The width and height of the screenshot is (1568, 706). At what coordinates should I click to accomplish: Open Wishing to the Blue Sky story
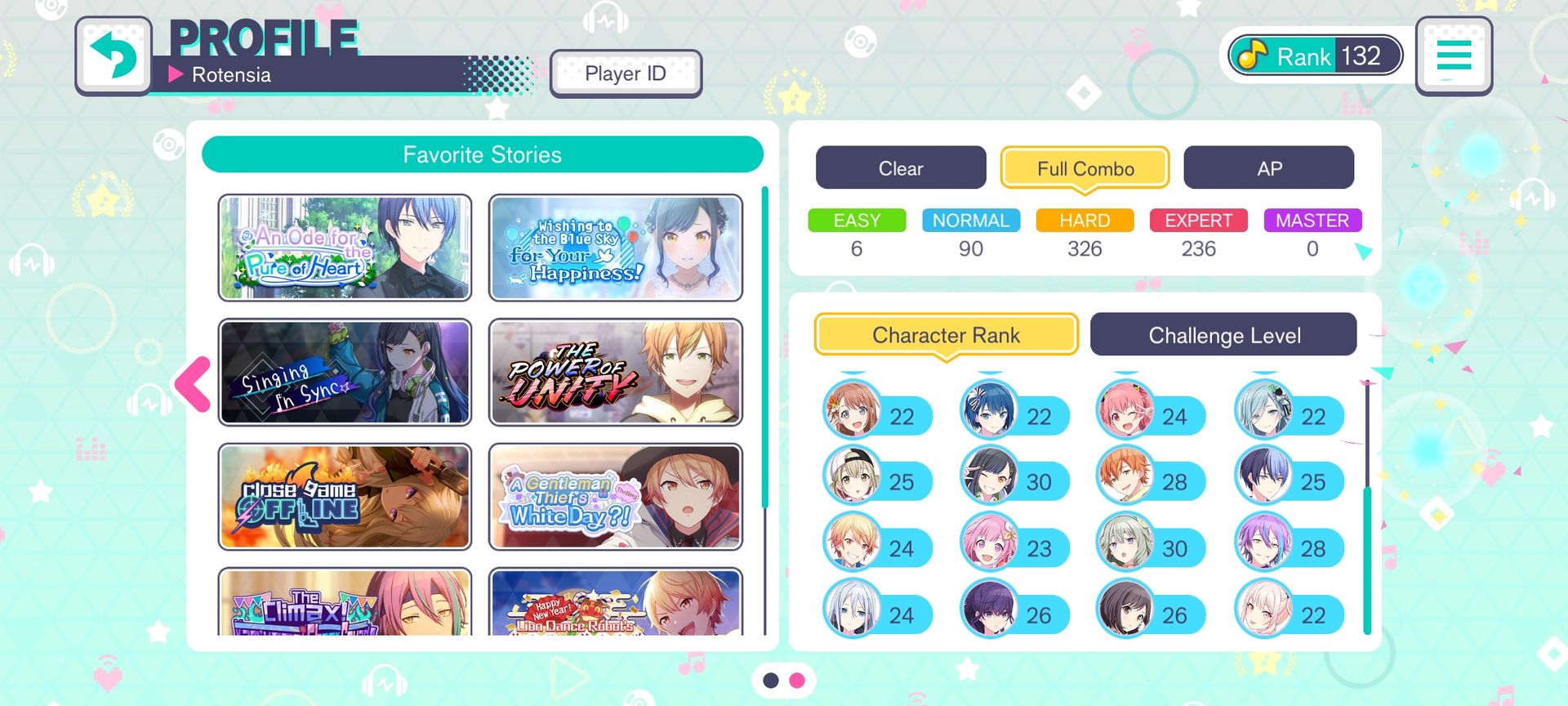tap(615, 248)
